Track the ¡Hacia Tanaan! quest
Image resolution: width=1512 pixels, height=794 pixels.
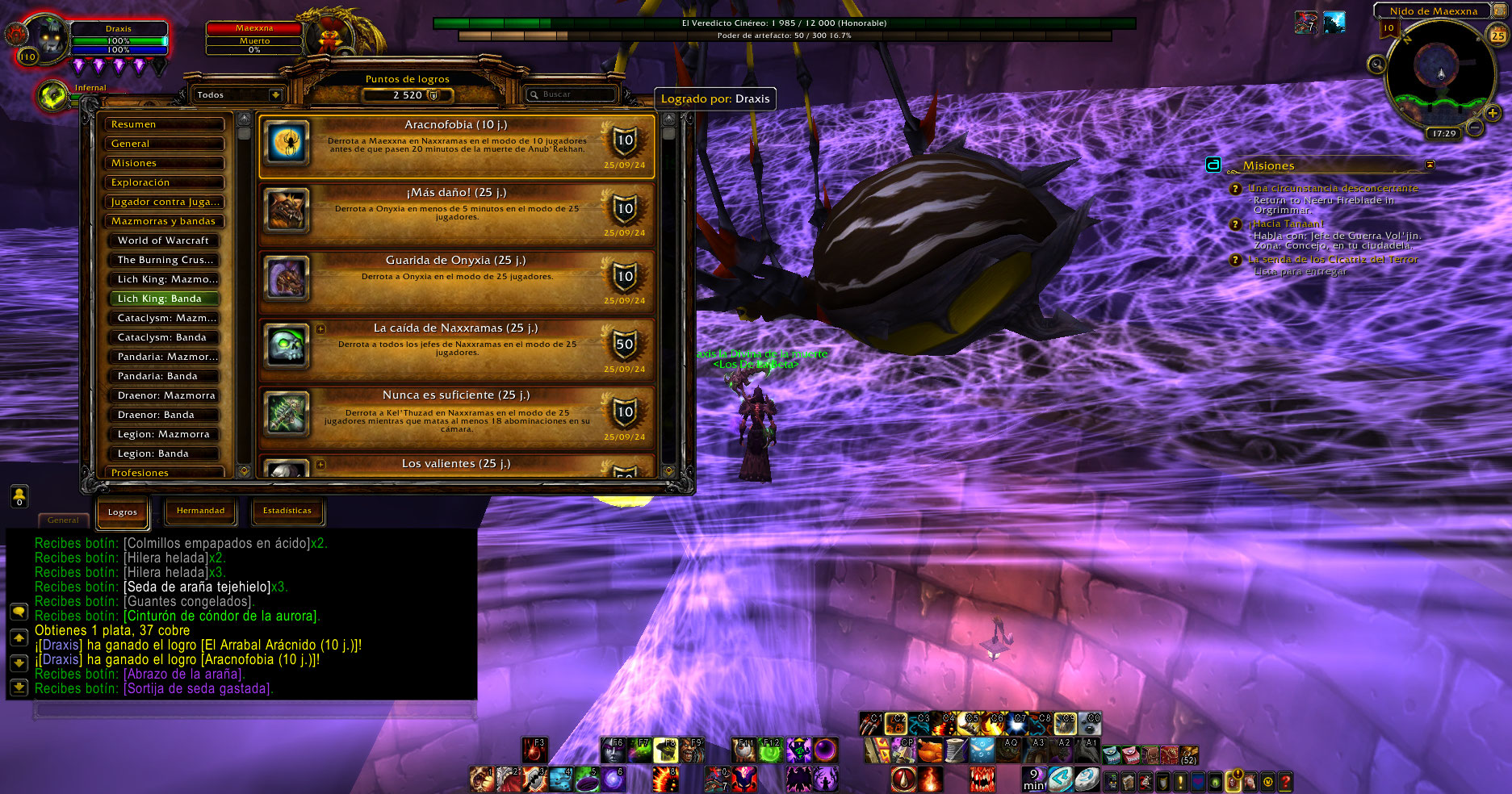[x=1286, y=224]
